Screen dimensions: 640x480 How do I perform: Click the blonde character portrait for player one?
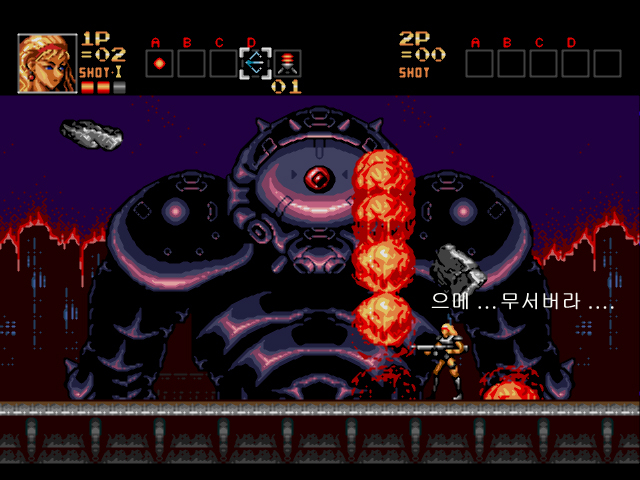pos(46,63)
